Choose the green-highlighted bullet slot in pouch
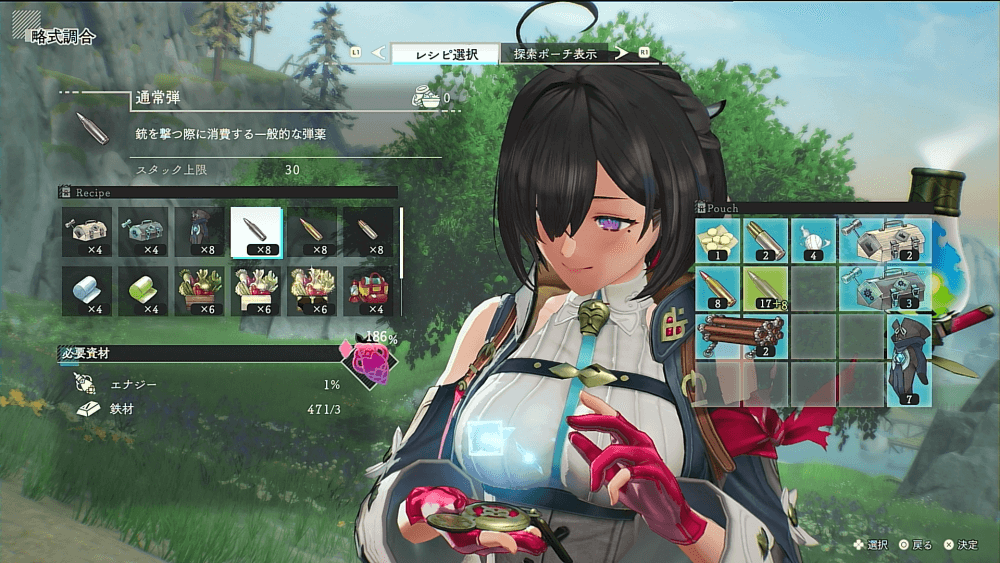Viewport: 1000px width, 563px height. pos(767,288)
